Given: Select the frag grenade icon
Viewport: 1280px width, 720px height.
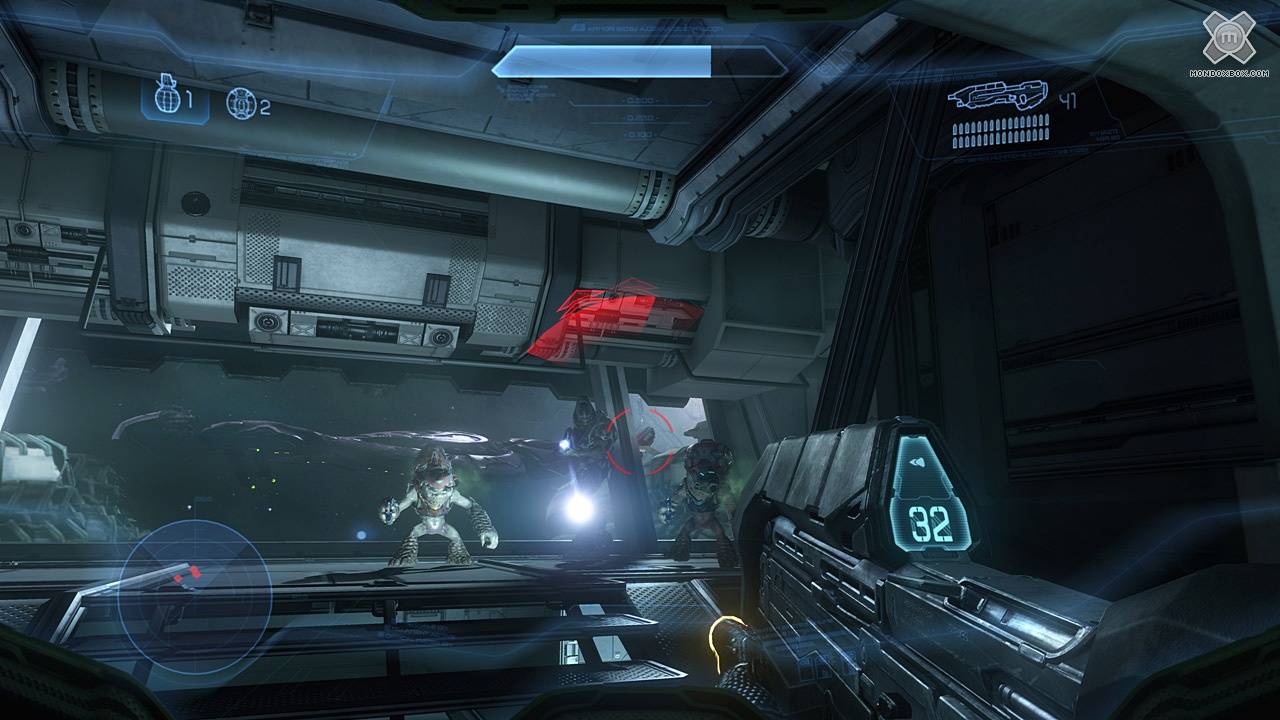Looking at the screenshot, I should [167, 100].
